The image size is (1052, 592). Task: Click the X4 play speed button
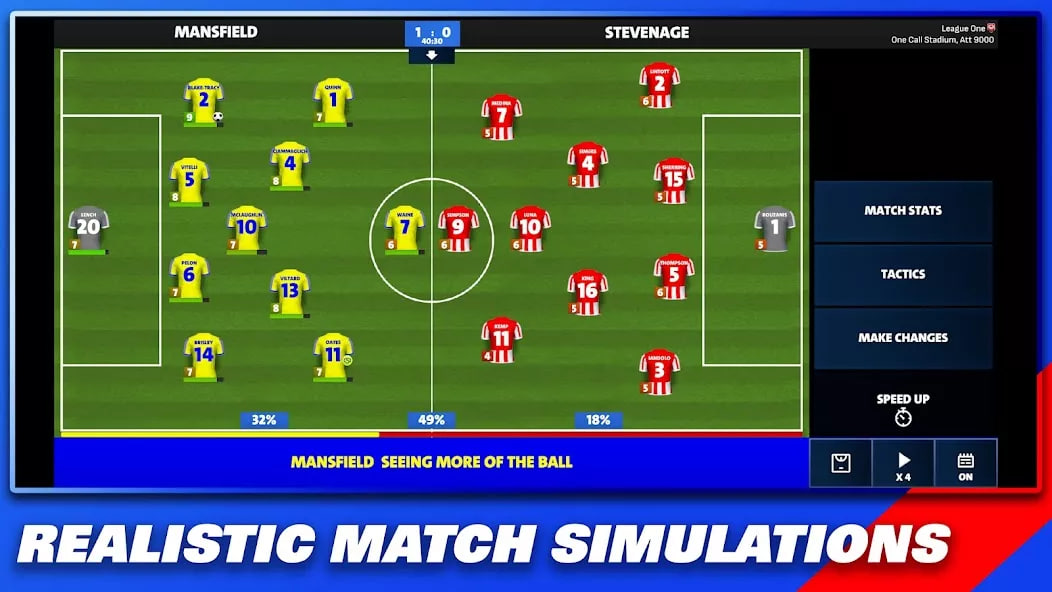pyautogui.click(x=903, y=463)
